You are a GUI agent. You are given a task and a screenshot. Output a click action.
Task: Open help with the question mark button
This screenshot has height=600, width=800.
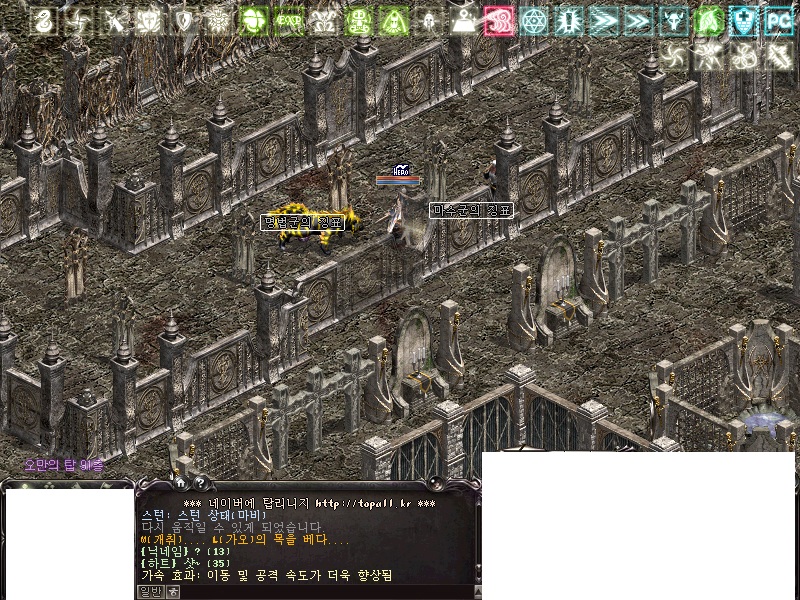(x=198, y=483)
